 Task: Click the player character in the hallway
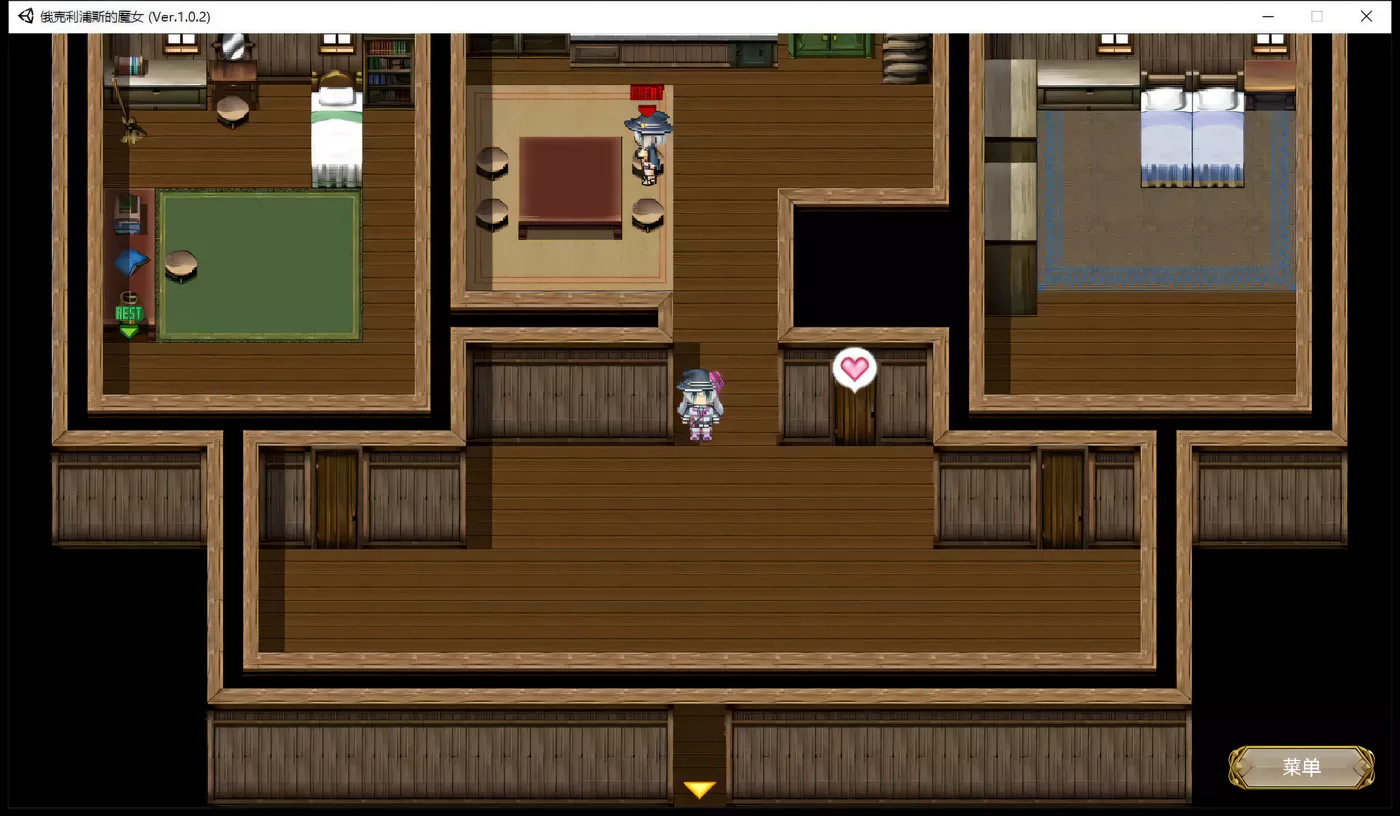point(701,404)
